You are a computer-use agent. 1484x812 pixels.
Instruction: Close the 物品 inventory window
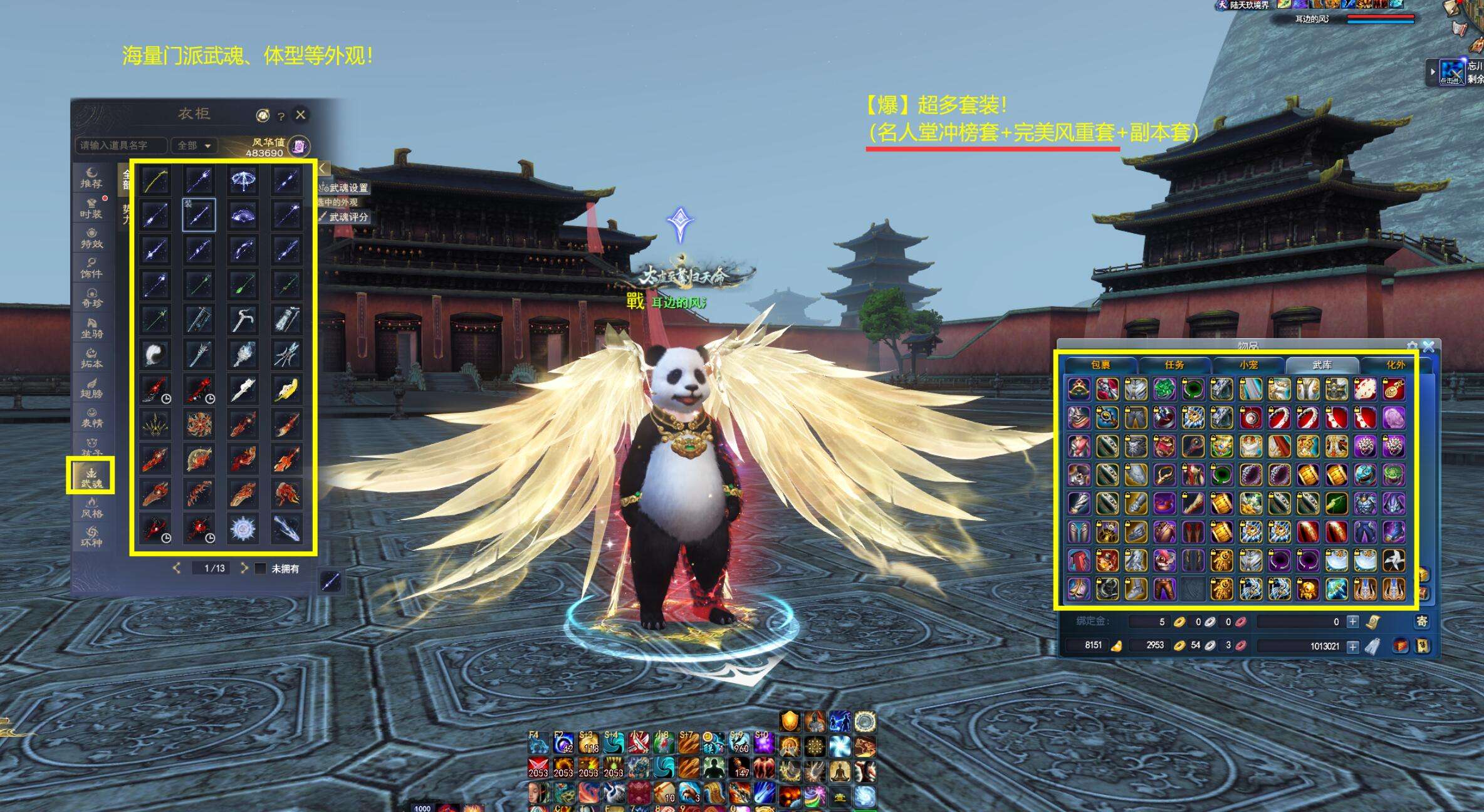[x=1429, y=346]
